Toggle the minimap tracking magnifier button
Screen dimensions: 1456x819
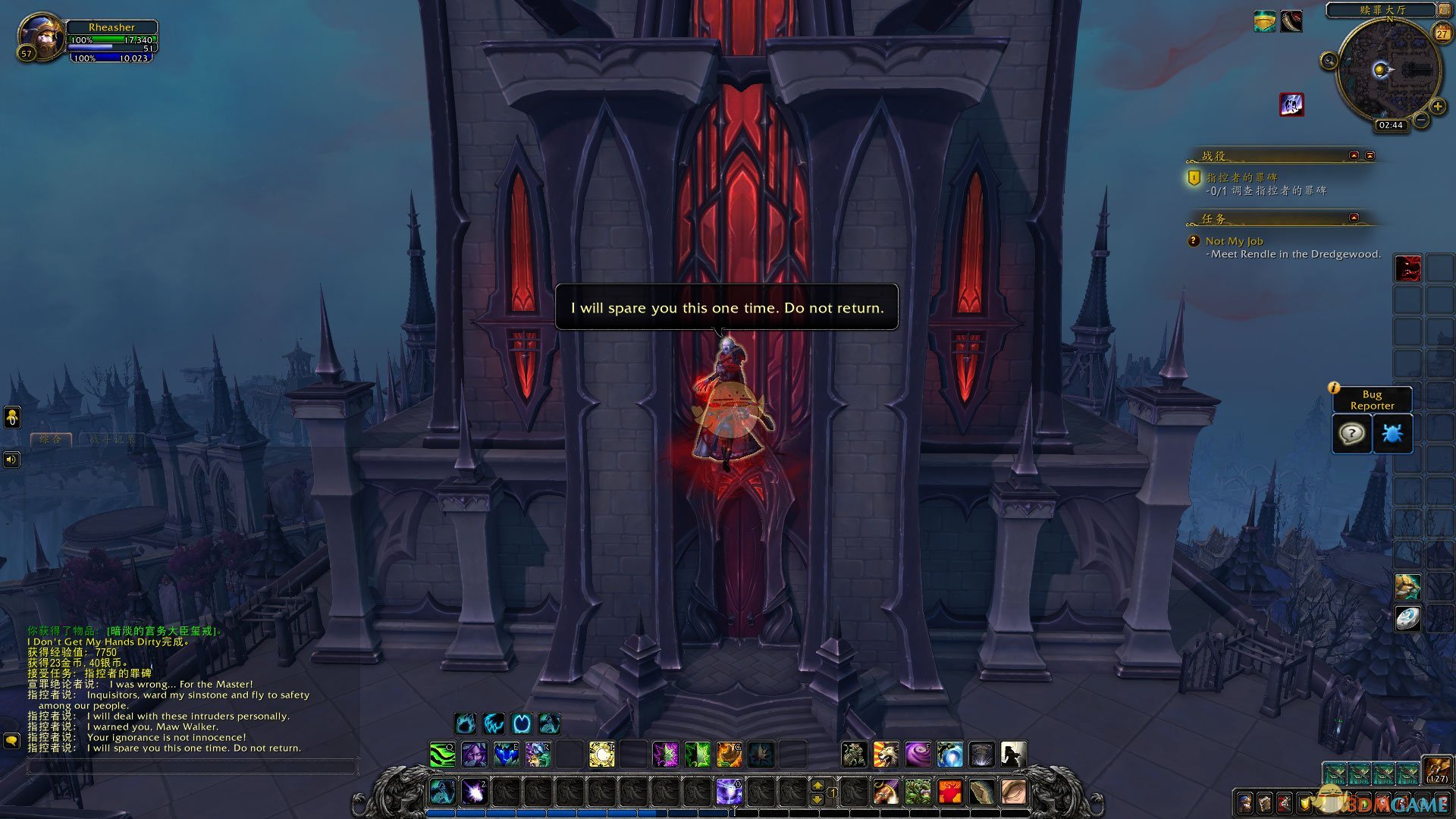pos(1329,61)
